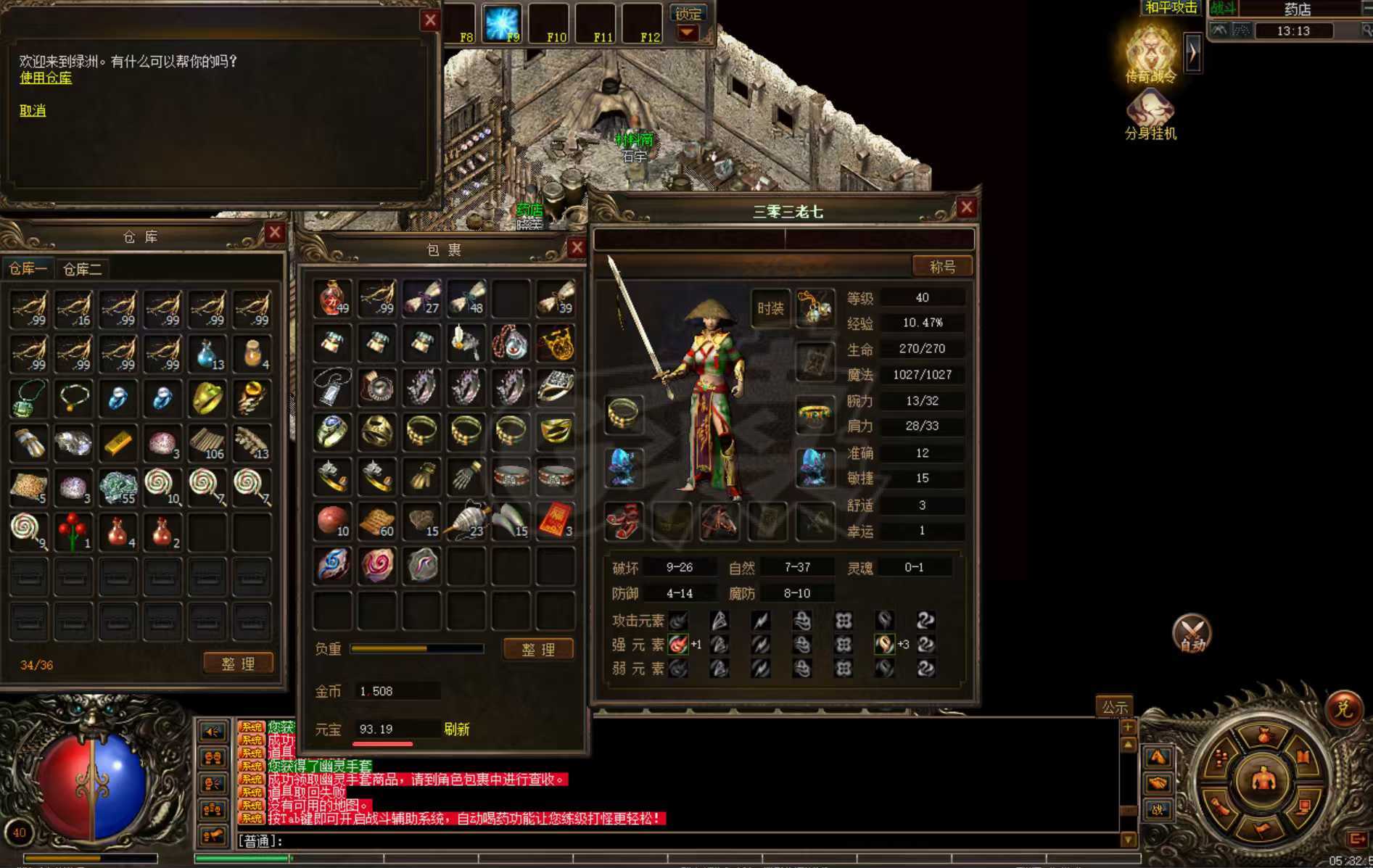Refresh the 元宝 balance with 刷新

click(x=456, y=729)
